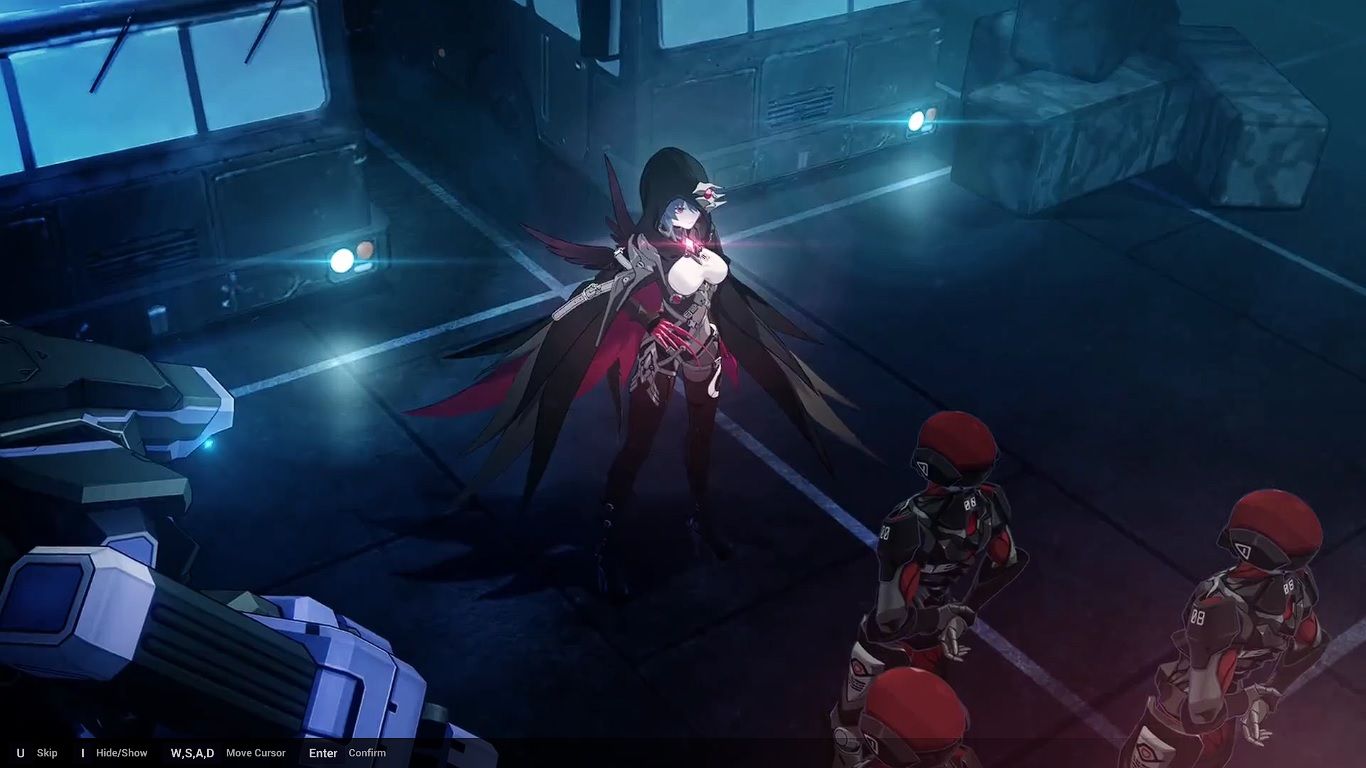Viewport: 1366px width, 768px height.
Task: Click the Skip button labeled U
Action: 45,753
